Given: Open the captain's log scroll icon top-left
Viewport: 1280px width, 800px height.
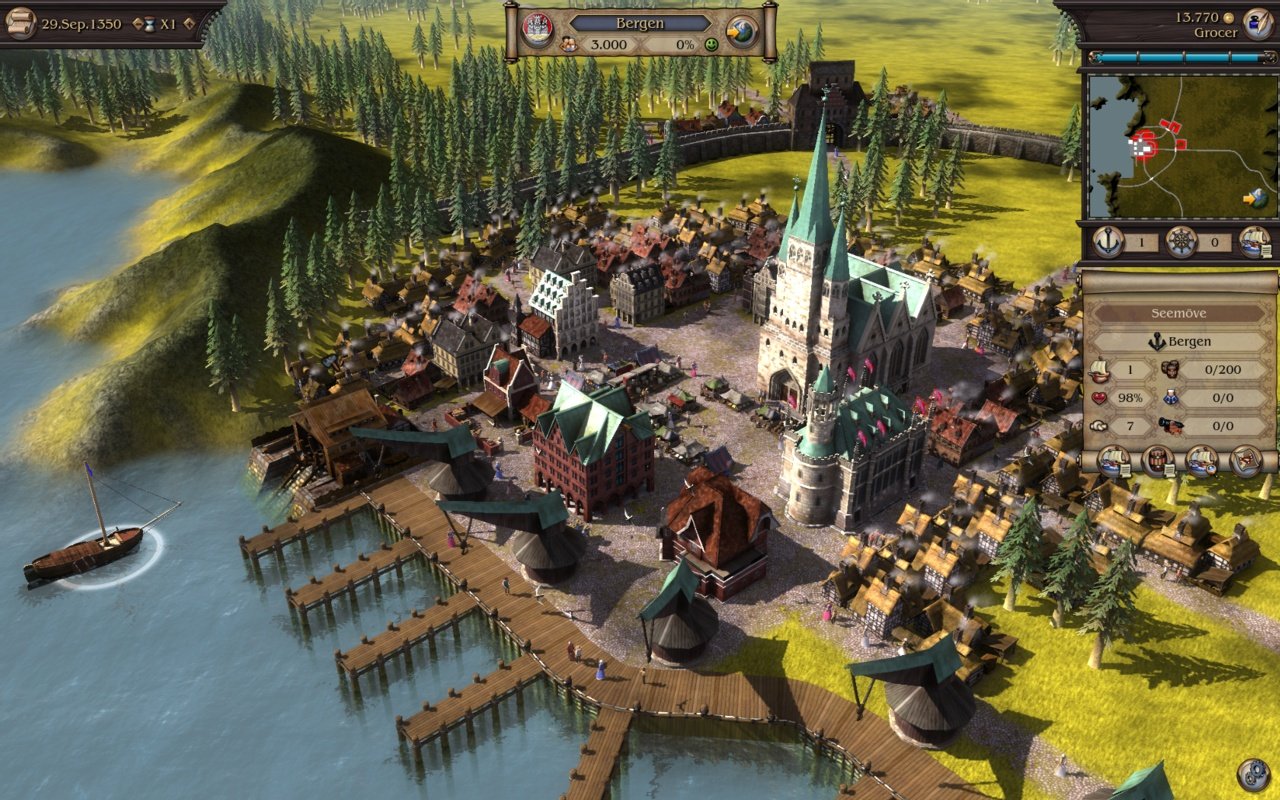Looking at the screenshot, I should (22, 24).
